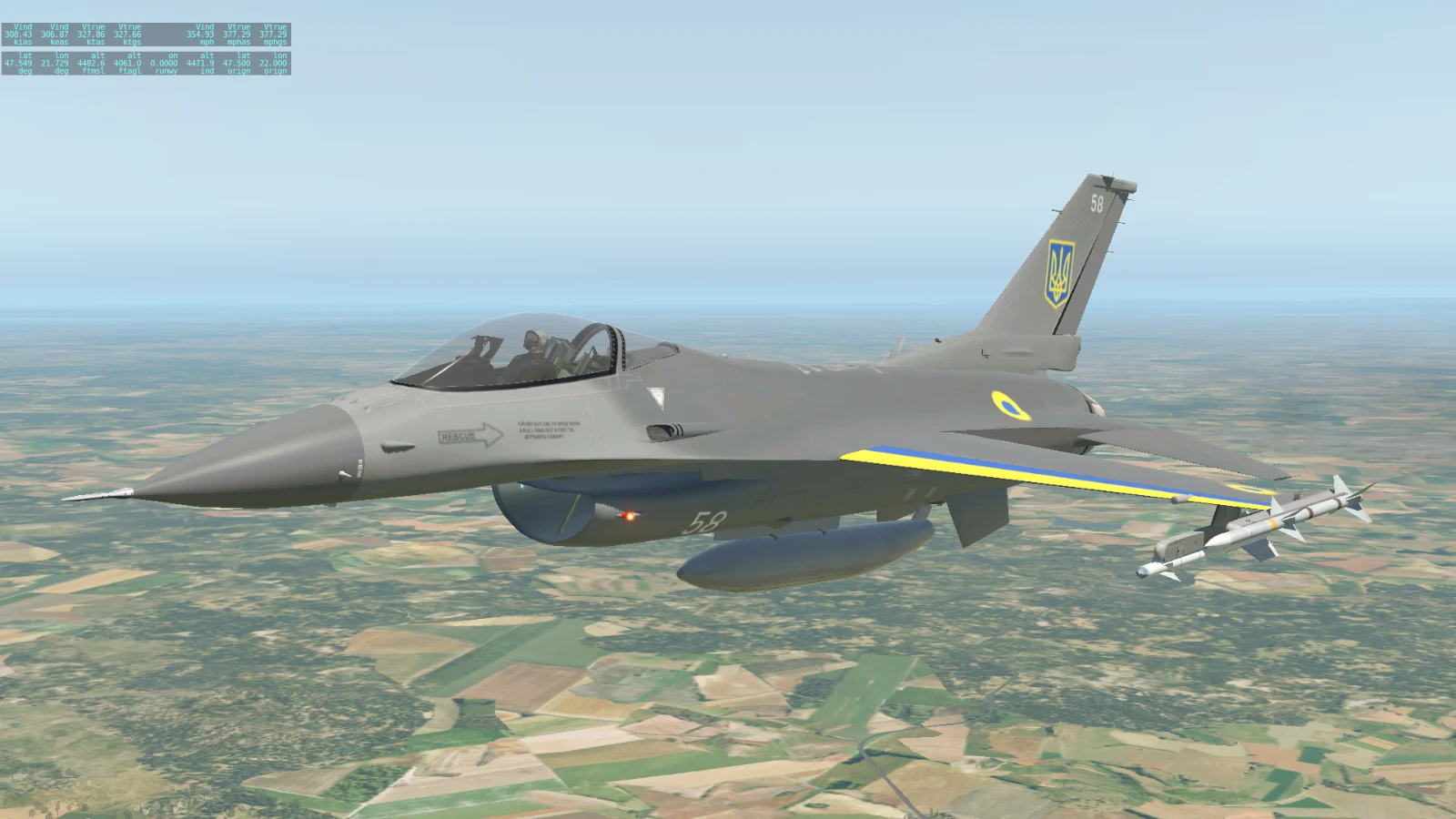Click the red light under the fuselage
Screen dimensions: 1456x819
click(x=632, y=515)
